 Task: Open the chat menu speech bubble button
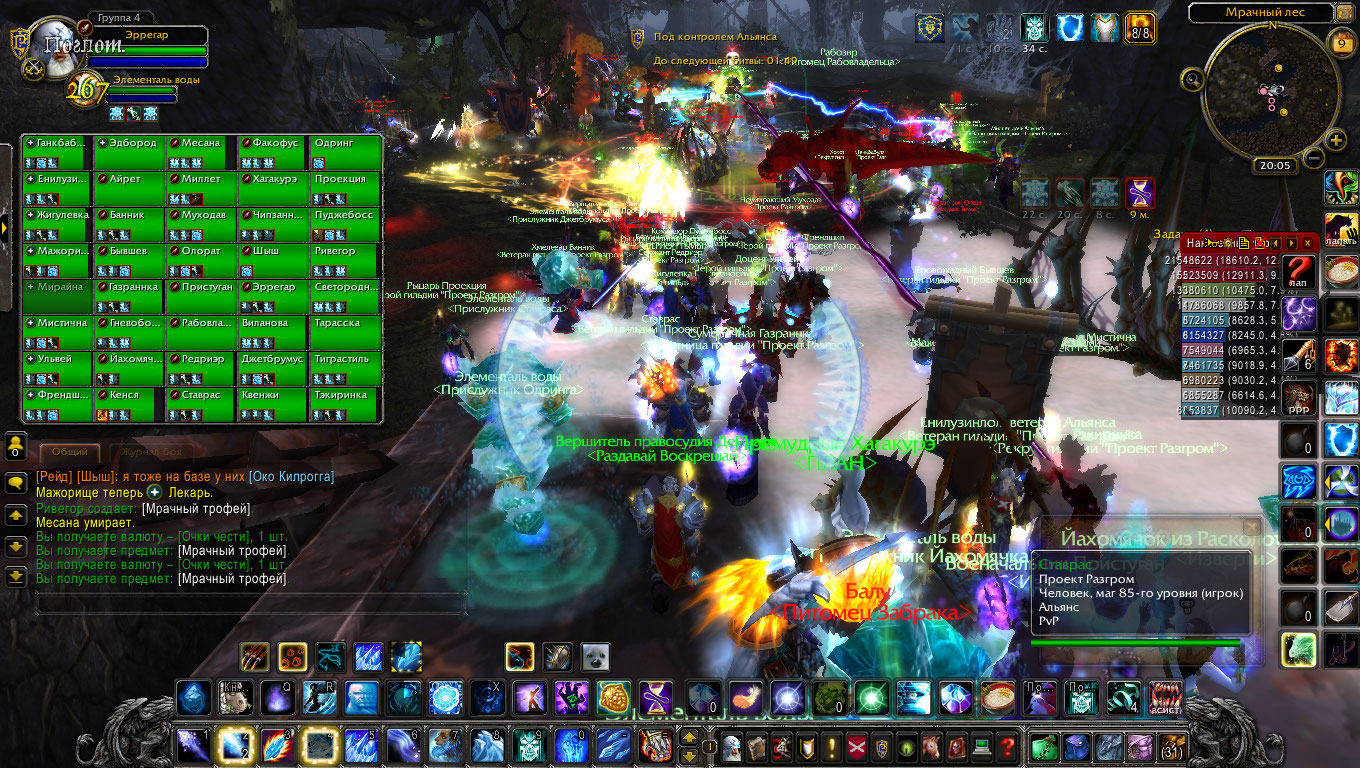pyautogui.click(x=16, y=483)
